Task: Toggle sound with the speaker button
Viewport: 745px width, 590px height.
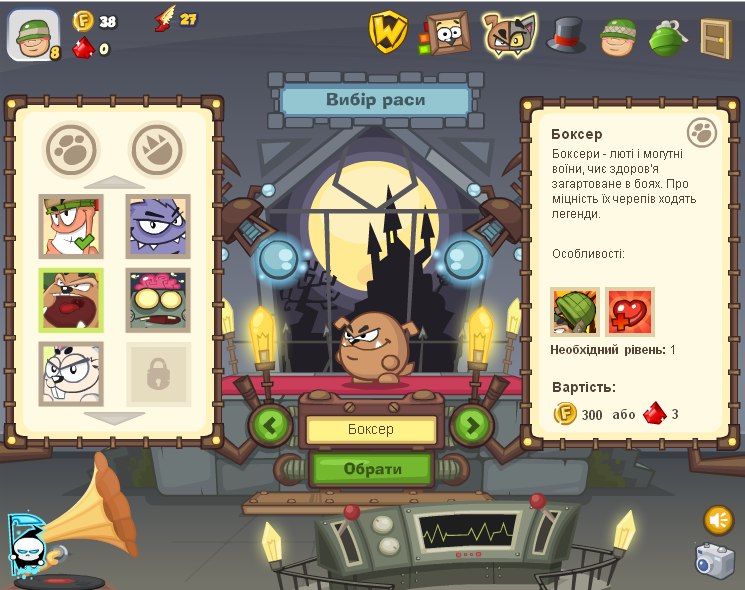Action: 718,519
